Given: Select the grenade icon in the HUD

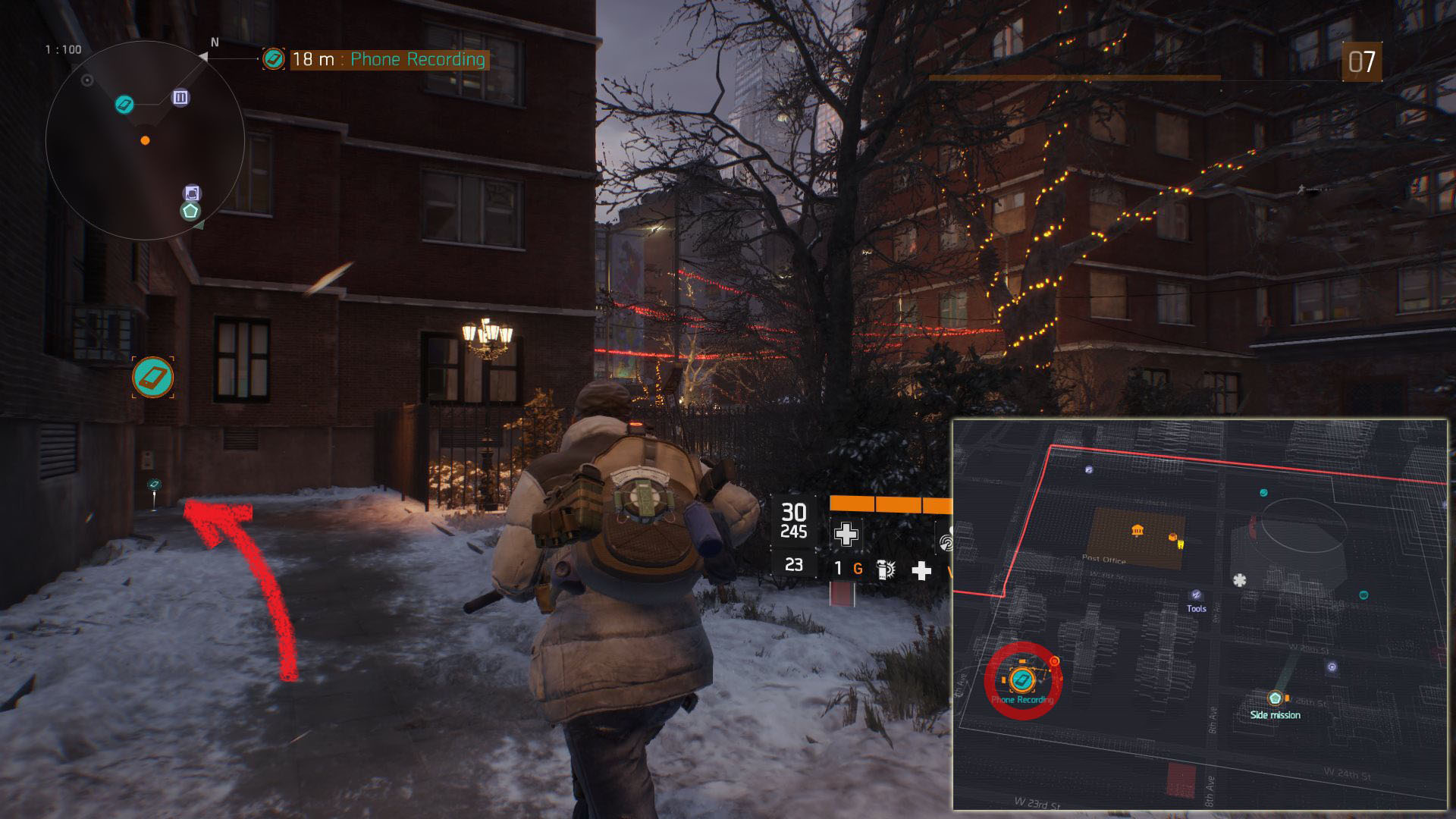Looking at the screenshot, I should tap(884, 570).
